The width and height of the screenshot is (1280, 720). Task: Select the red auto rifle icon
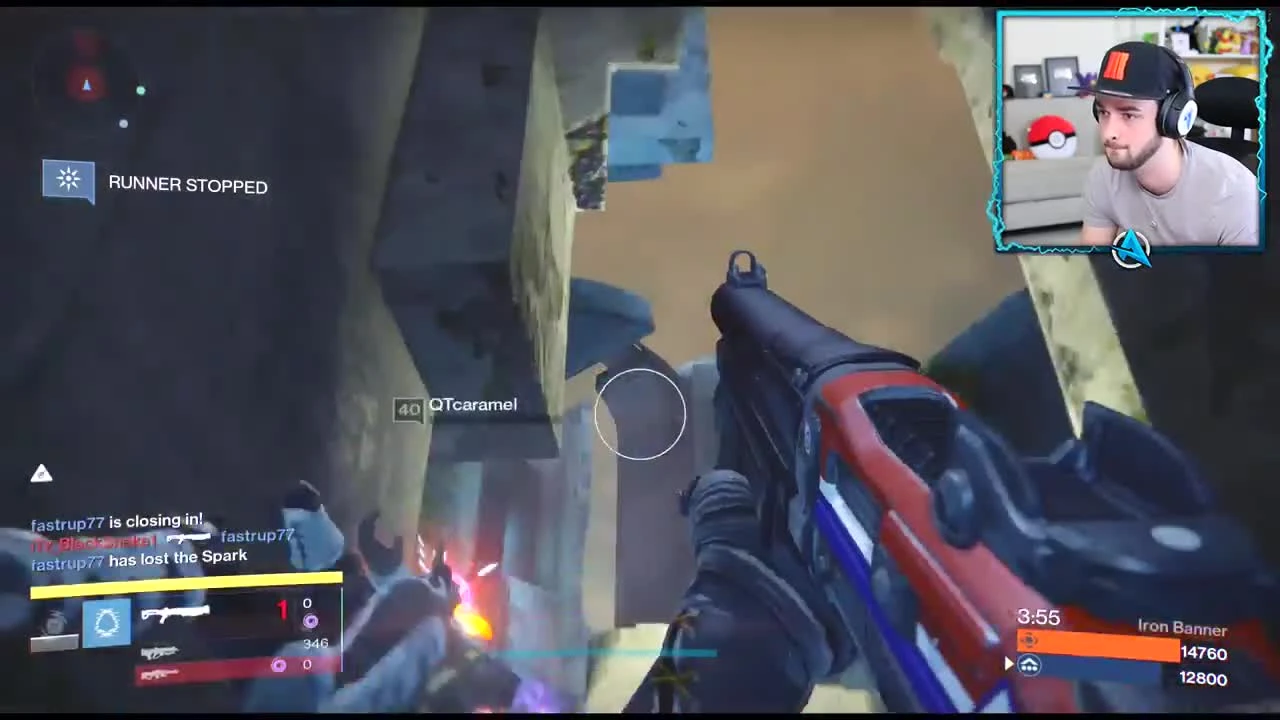(160, 675)
